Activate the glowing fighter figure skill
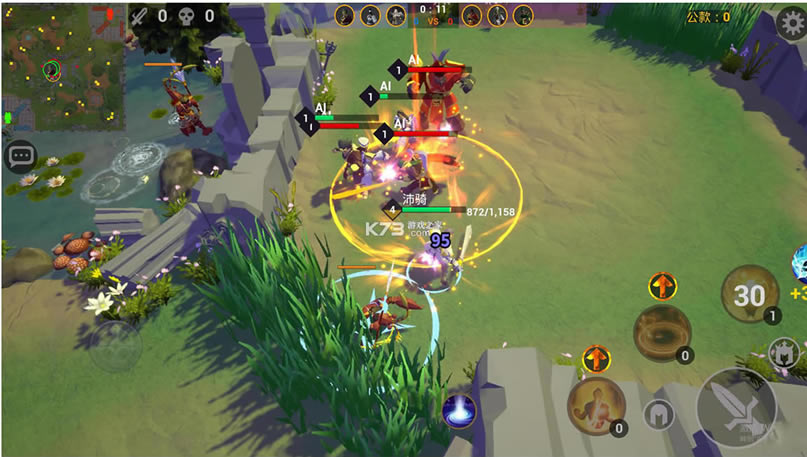 [596, 405]
